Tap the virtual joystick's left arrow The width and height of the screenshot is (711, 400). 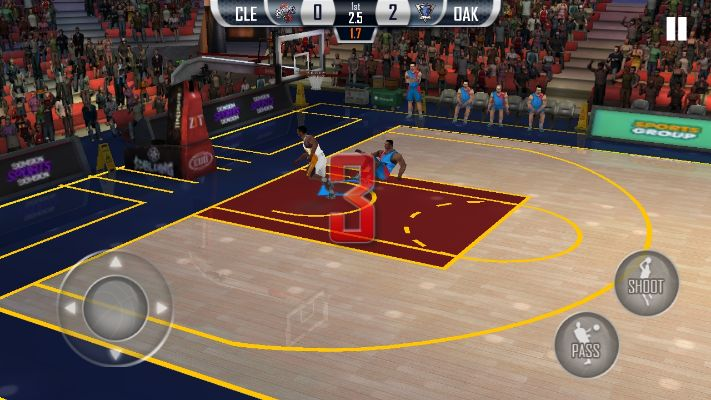70,308
